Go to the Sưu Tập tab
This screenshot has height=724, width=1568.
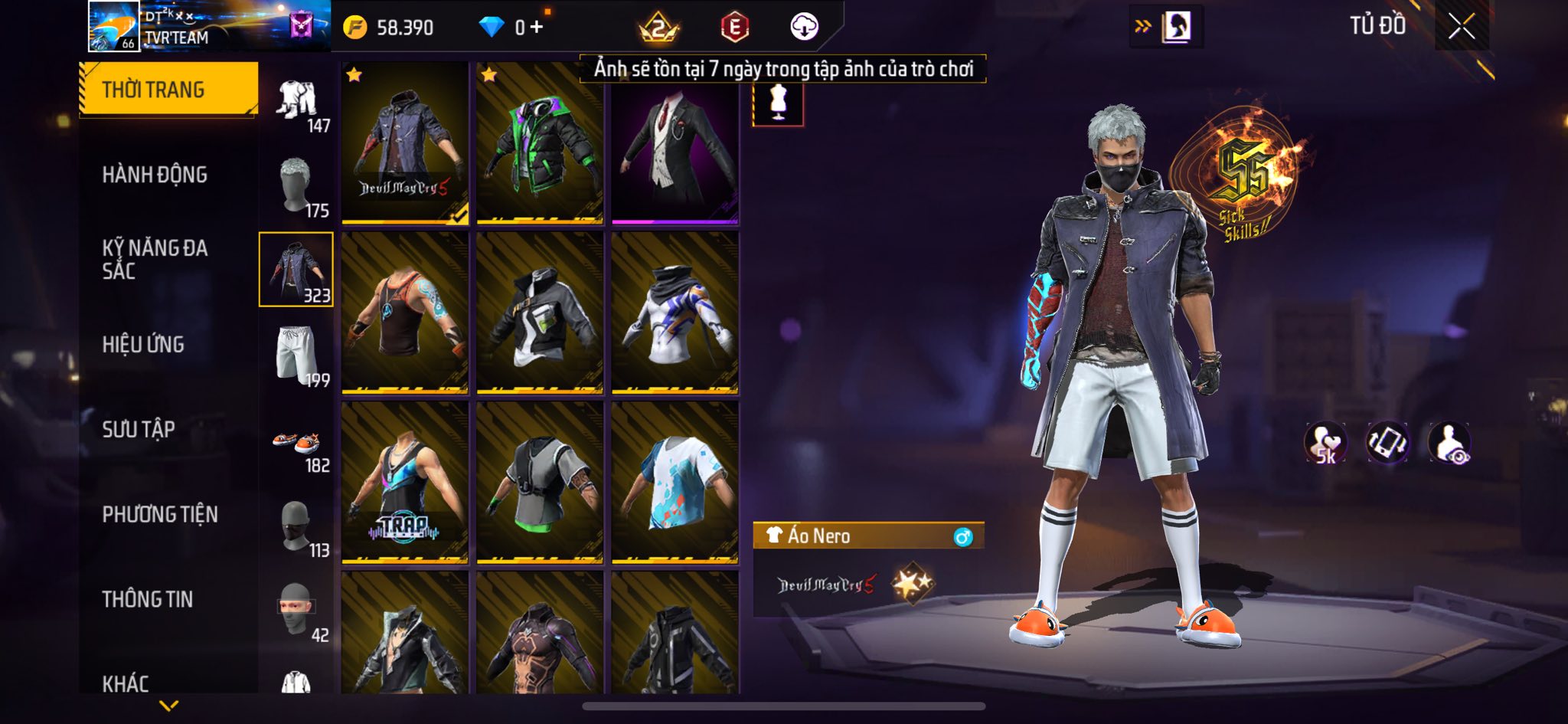pos(139,429)
